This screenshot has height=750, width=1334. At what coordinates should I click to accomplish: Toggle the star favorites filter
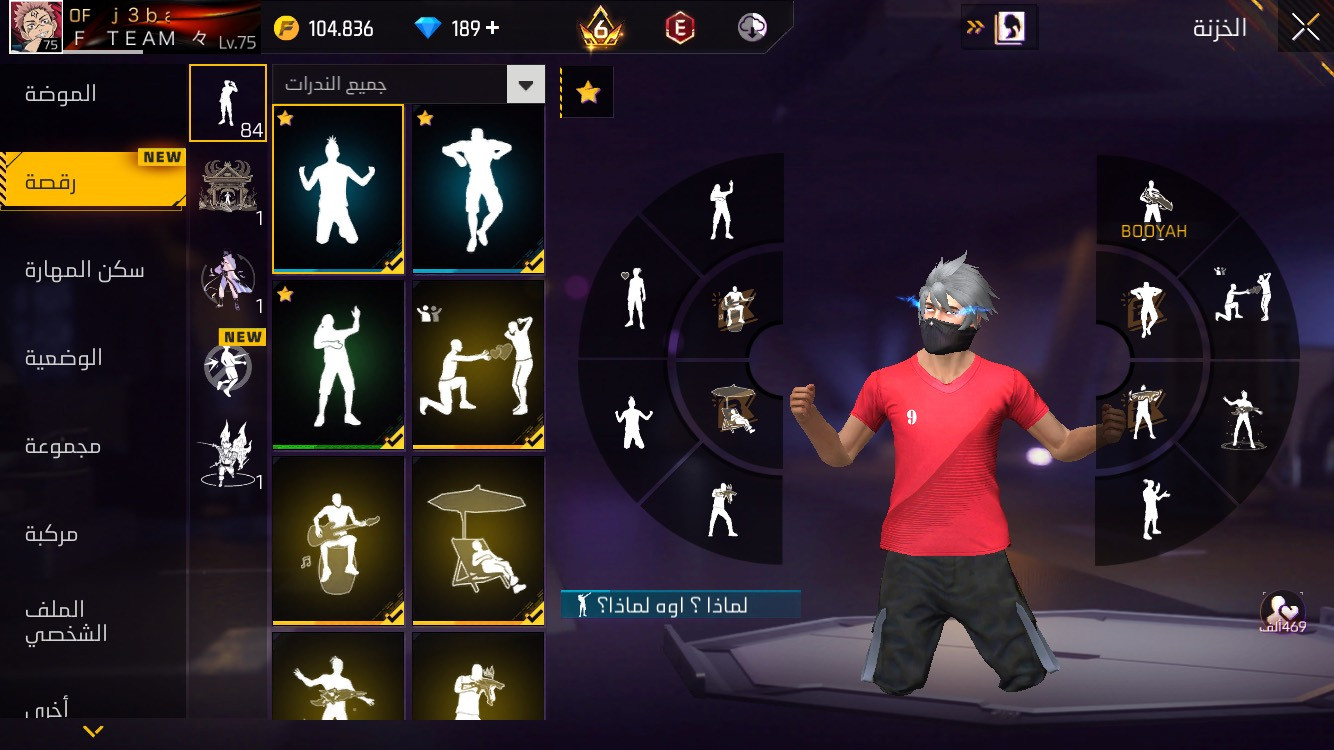(588, 93)
